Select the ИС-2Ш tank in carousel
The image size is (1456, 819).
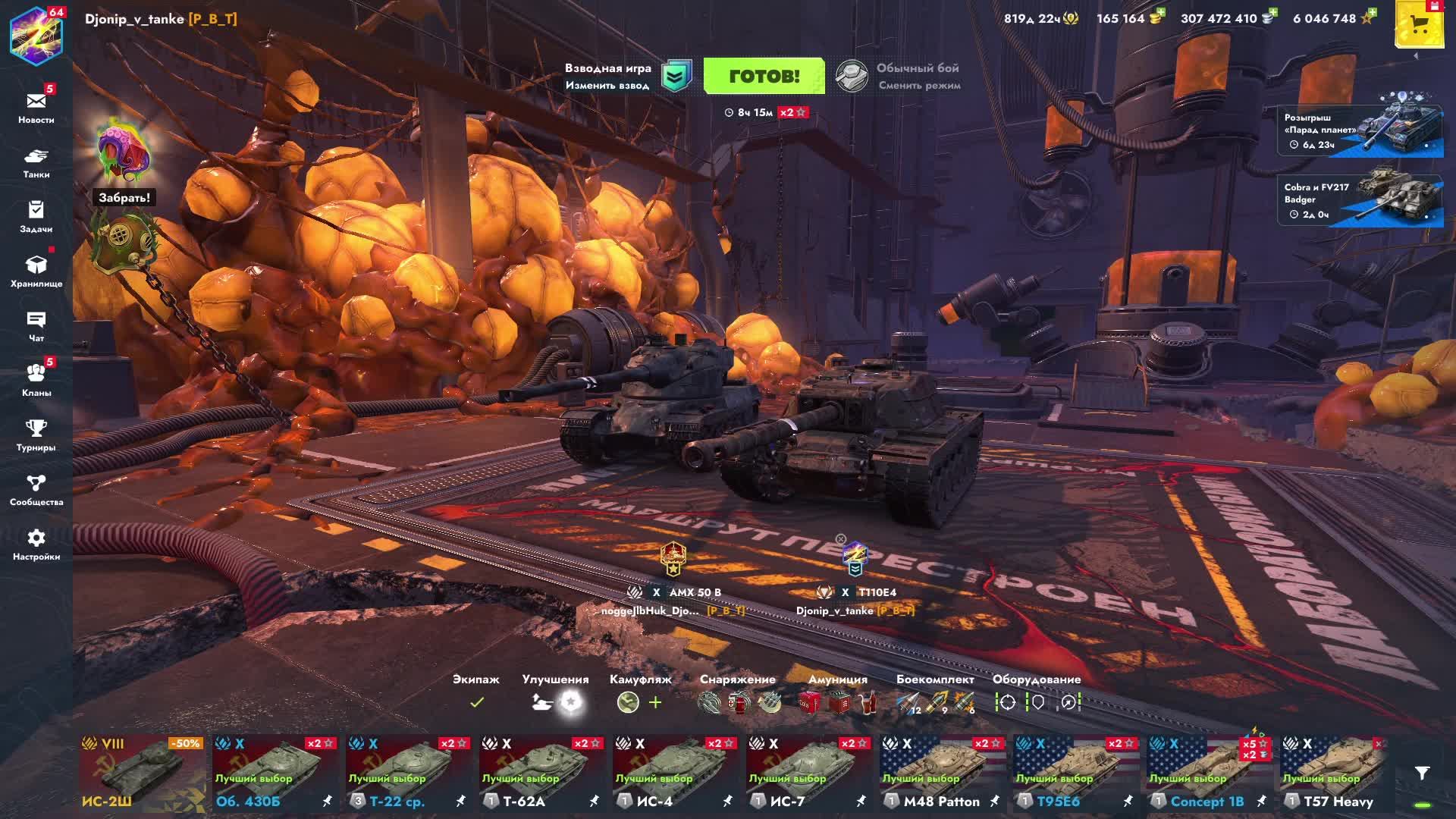coord(142,772)
